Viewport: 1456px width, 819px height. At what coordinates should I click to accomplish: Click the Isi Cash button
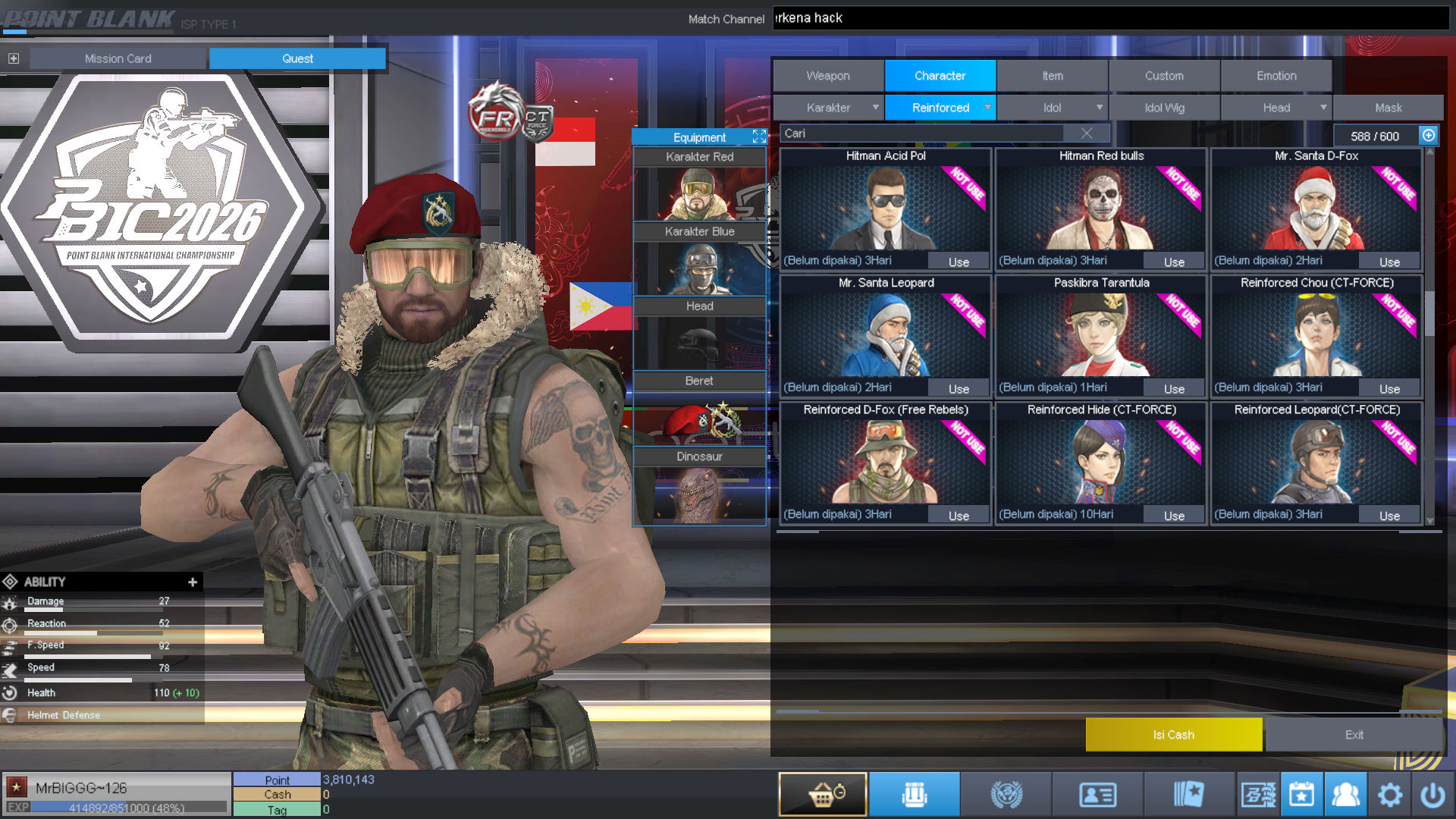1173,734
